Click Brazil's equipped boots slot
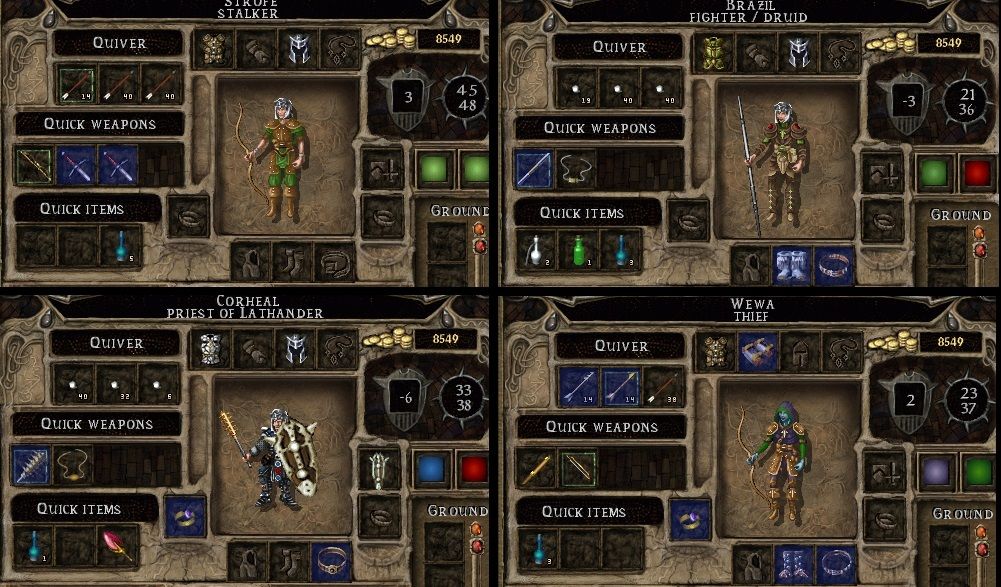The height and width of the screenshot is (587, 1001). tap(791, 266)
